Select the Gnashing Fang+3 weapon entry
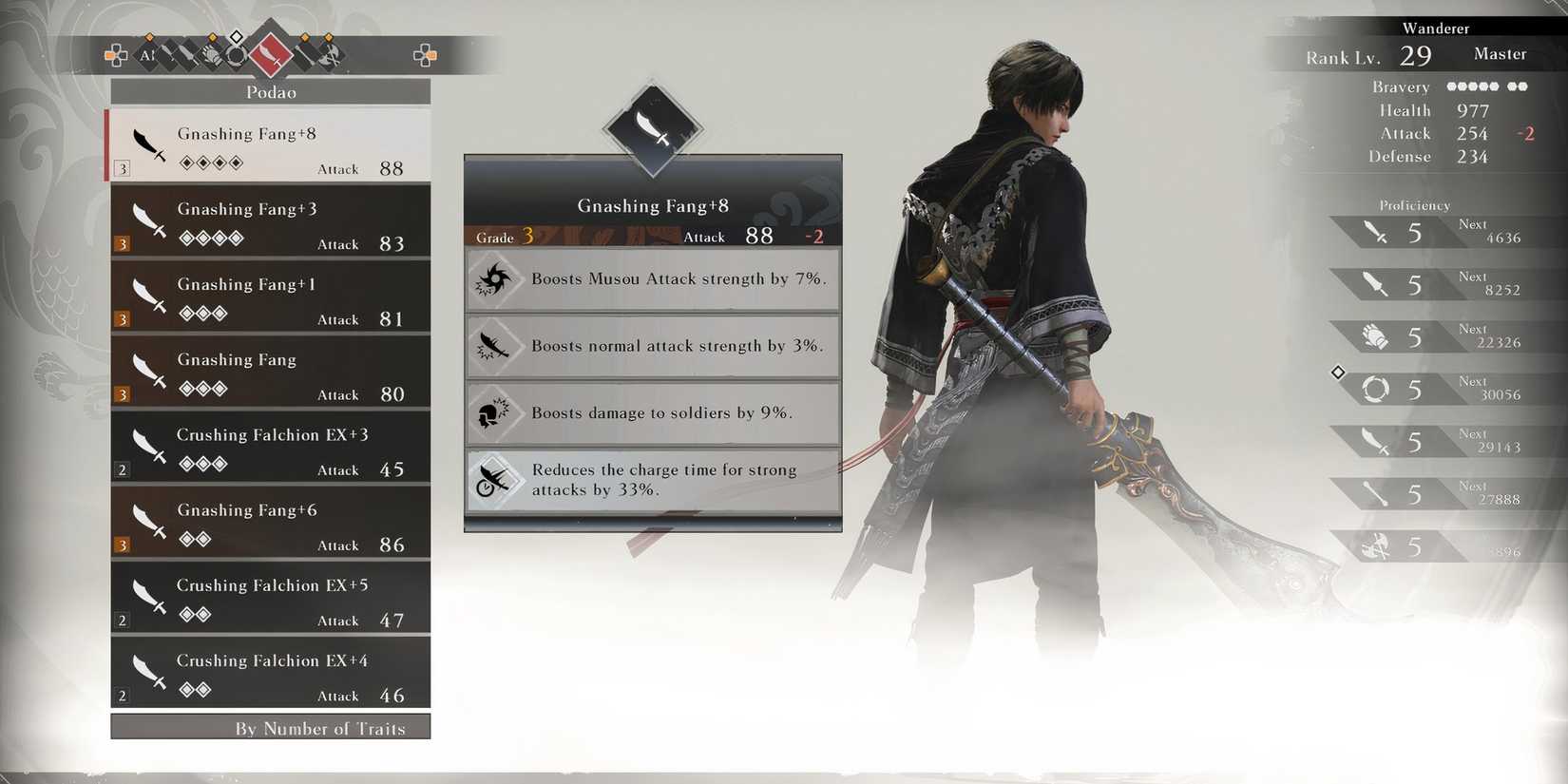Viewport: 1568px width, 784px height. pyautogui.click(x=271, y=221)
